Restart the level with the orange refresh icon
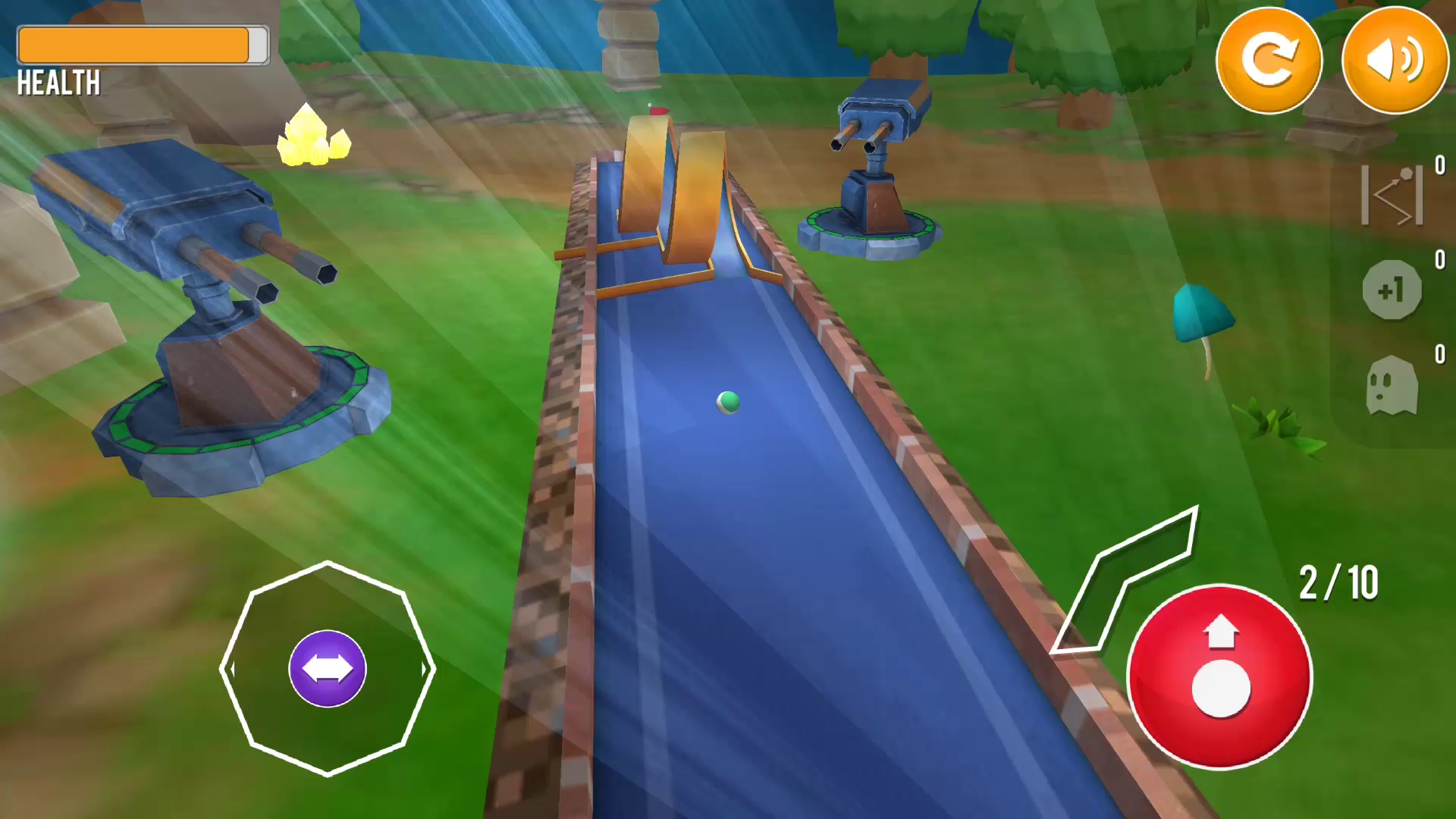1456x819 pixels. coord(1269,60)
